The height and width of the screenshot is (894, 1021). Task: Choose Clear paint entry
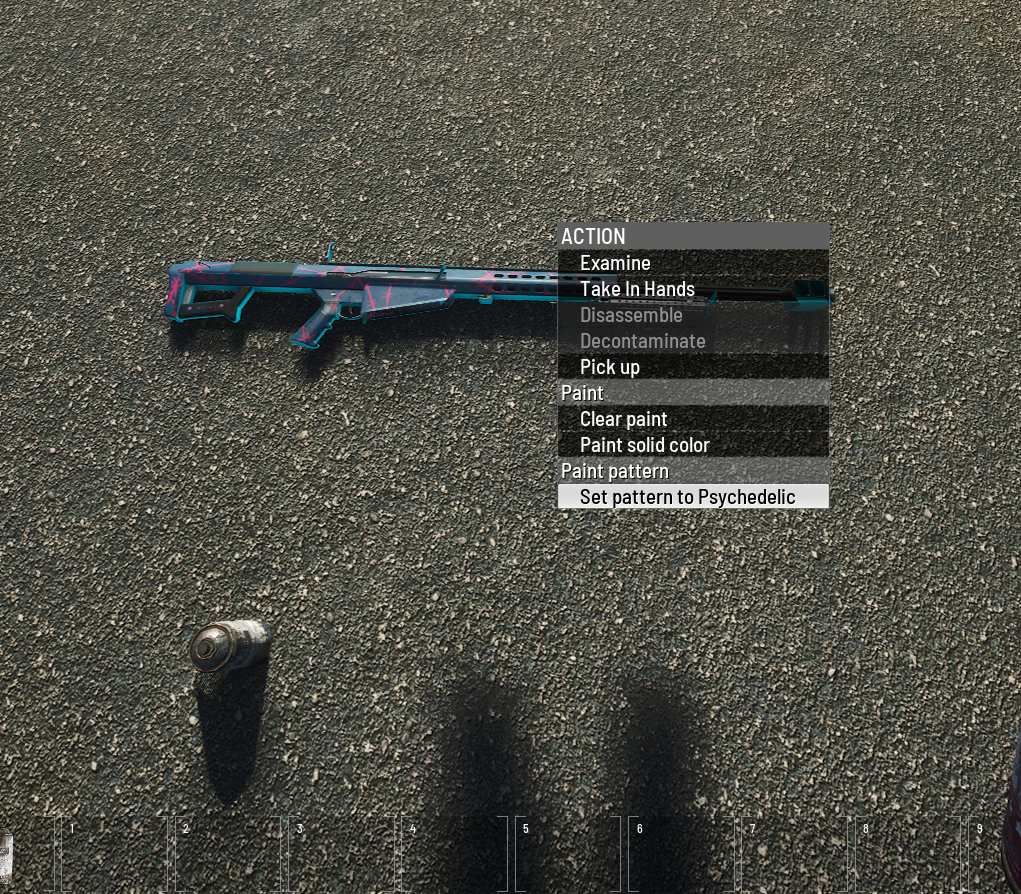[623, 419]
